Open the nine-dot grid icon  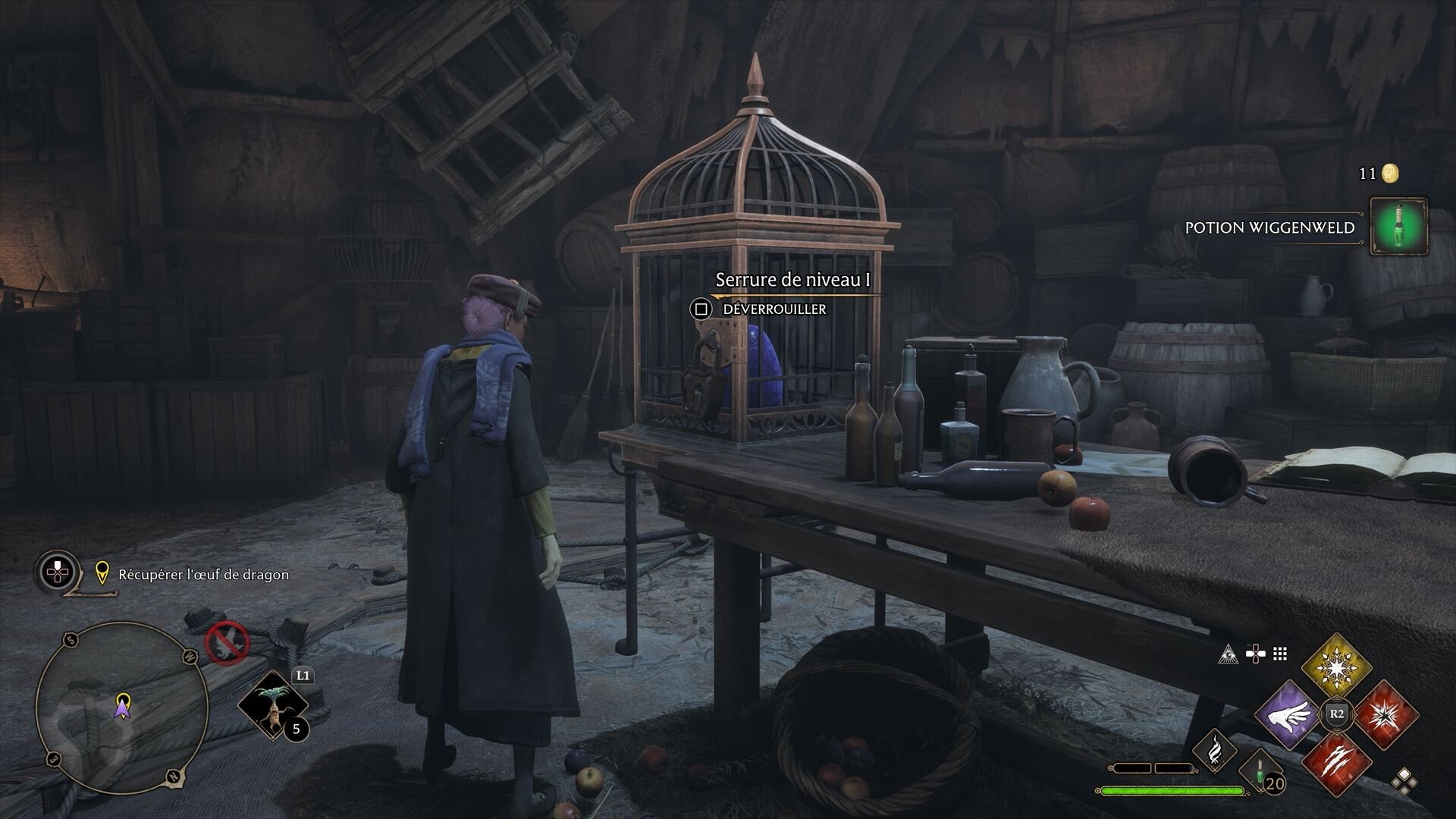pos(1281,654)
